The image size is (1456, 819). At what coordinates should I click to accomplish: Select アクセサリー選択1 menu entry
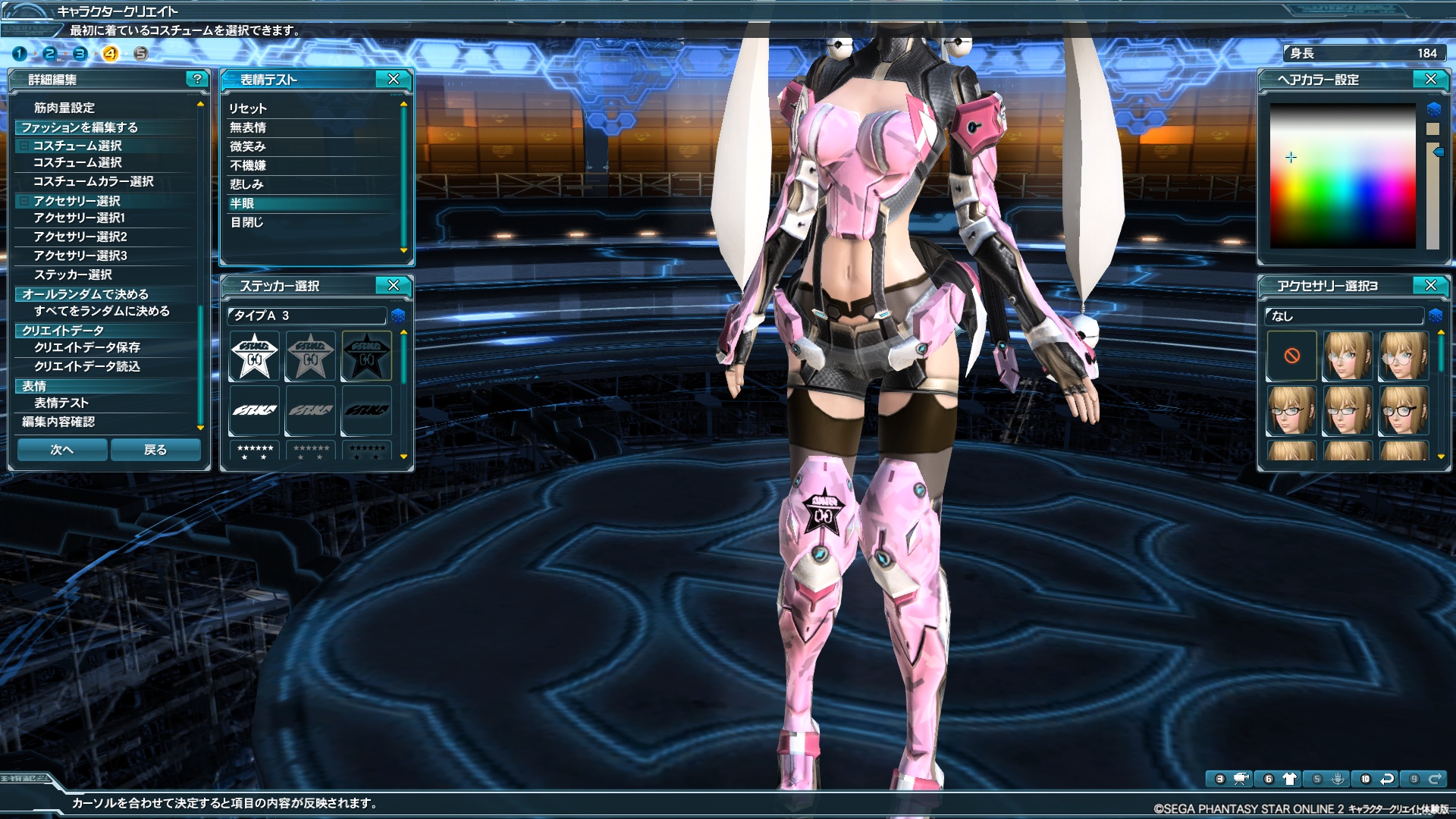tap(80, 218)
